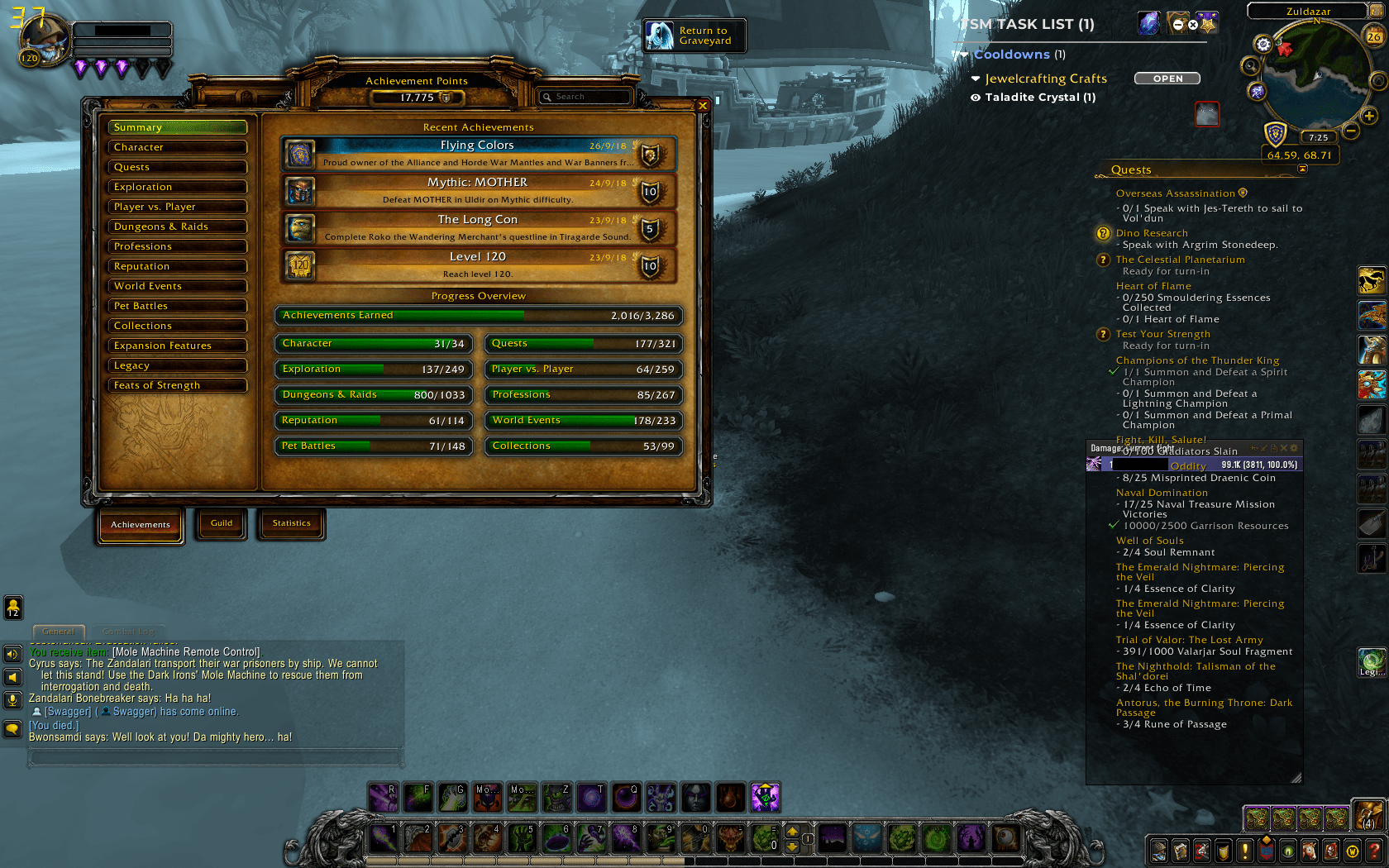Collapse the Quests objective tracker

pyautogui.click(x=1304, y=169)
